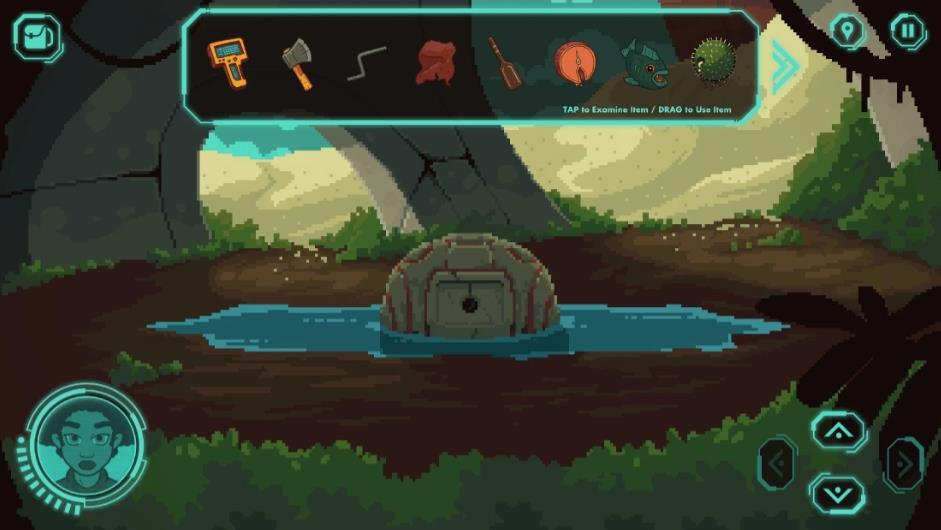
Task: Select the green piranha fish item
Action: click(641, 63)
